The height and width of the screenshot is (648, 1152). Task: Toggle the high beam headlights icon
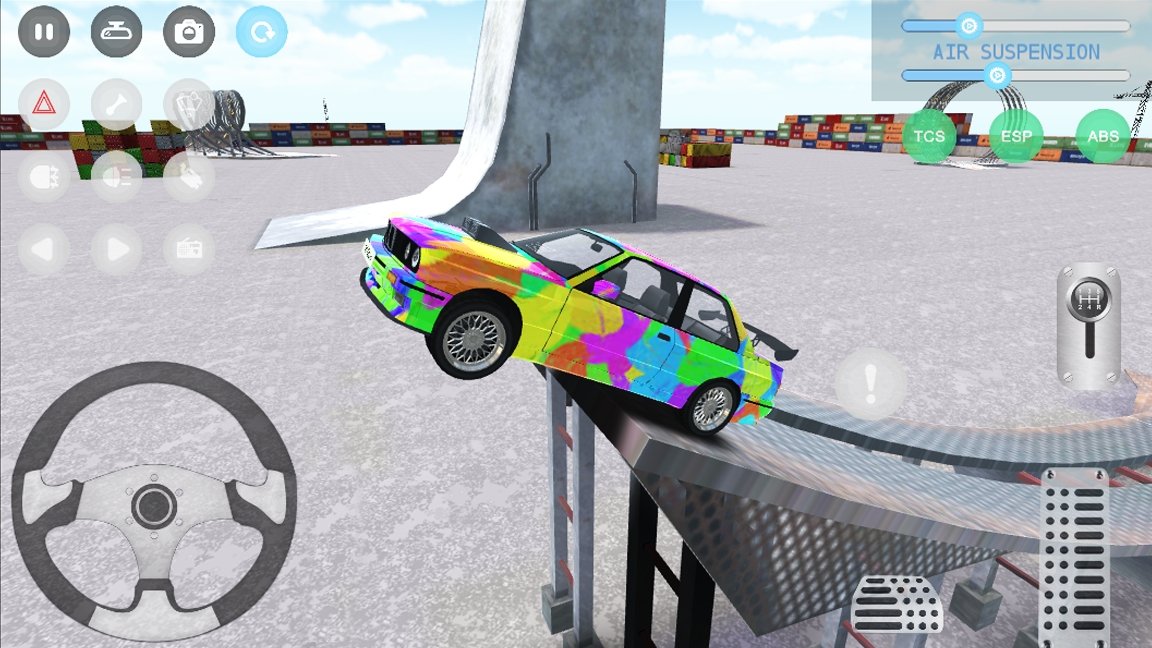[117, 177]
